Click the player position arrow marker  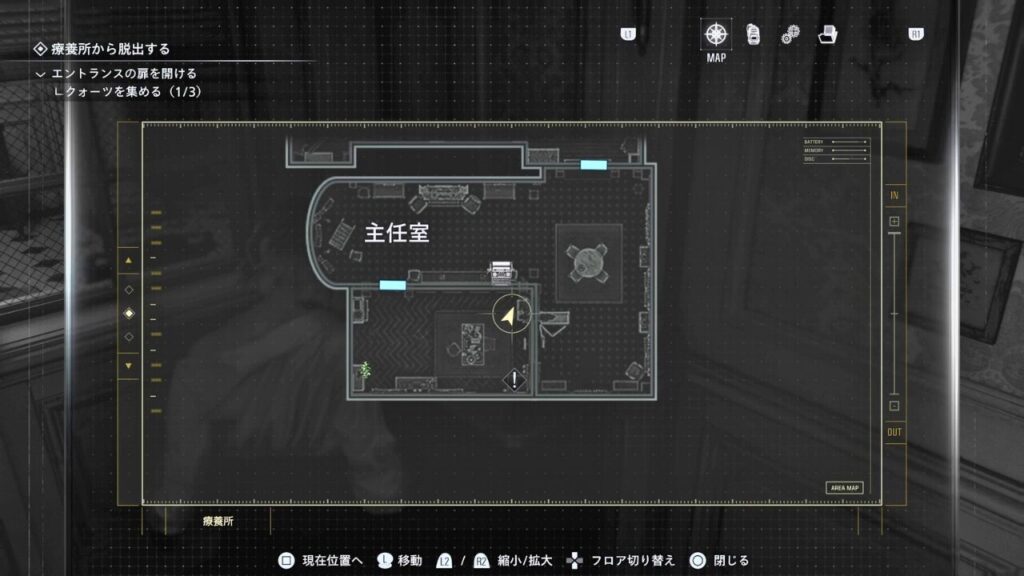tap(510, 316)
